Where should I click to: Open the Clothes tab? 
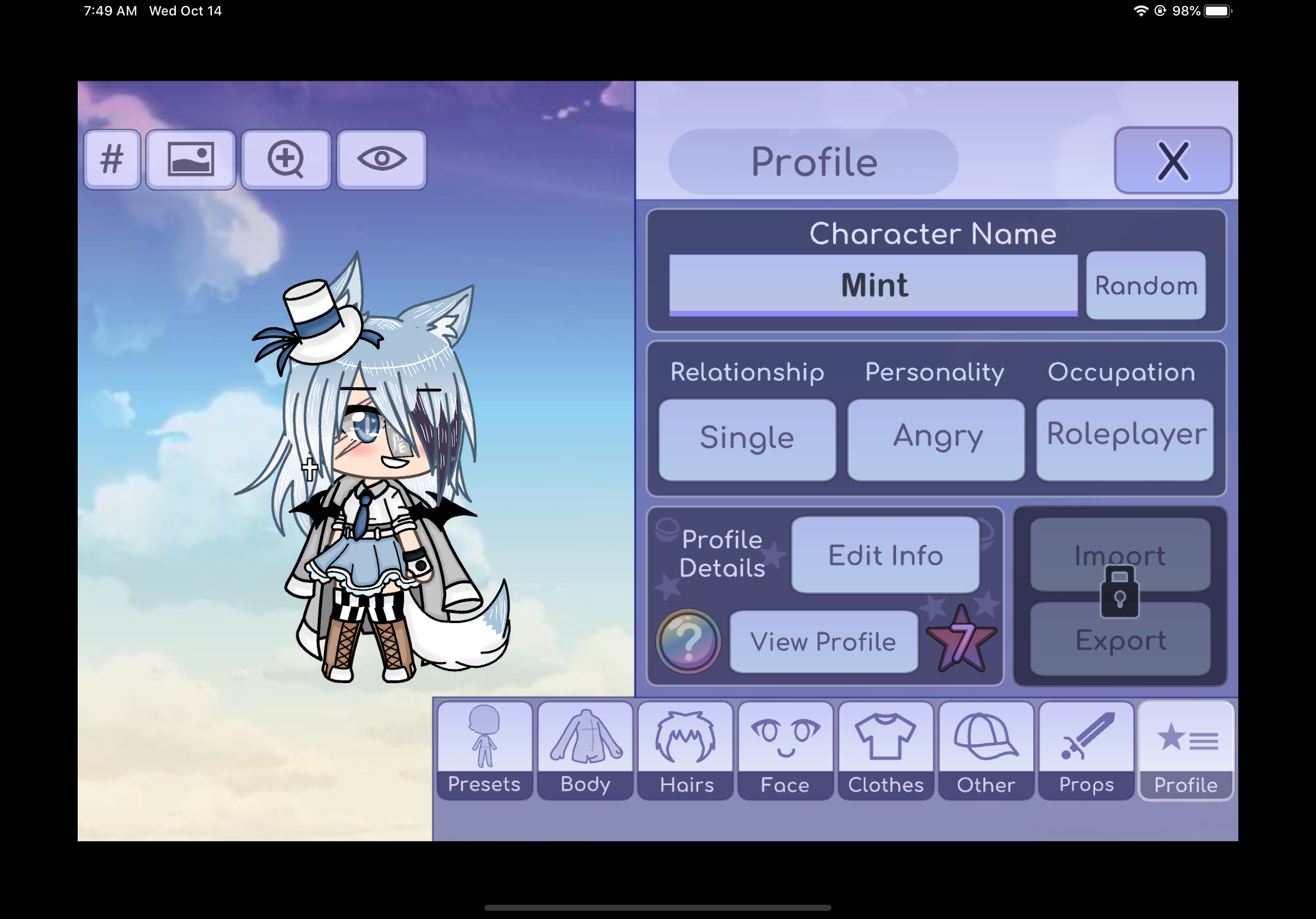point(886,749)
